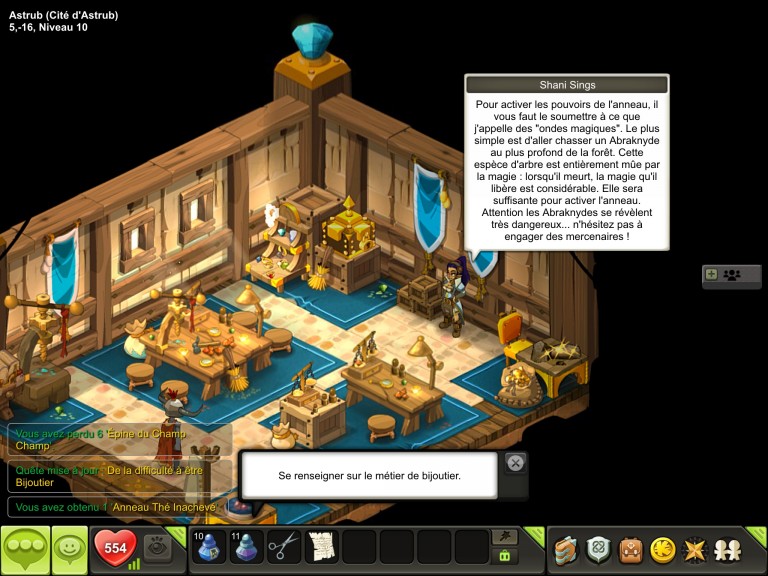Open the gold coin shop icon
This screenshot has height=576, width=768.
point(662,549)
